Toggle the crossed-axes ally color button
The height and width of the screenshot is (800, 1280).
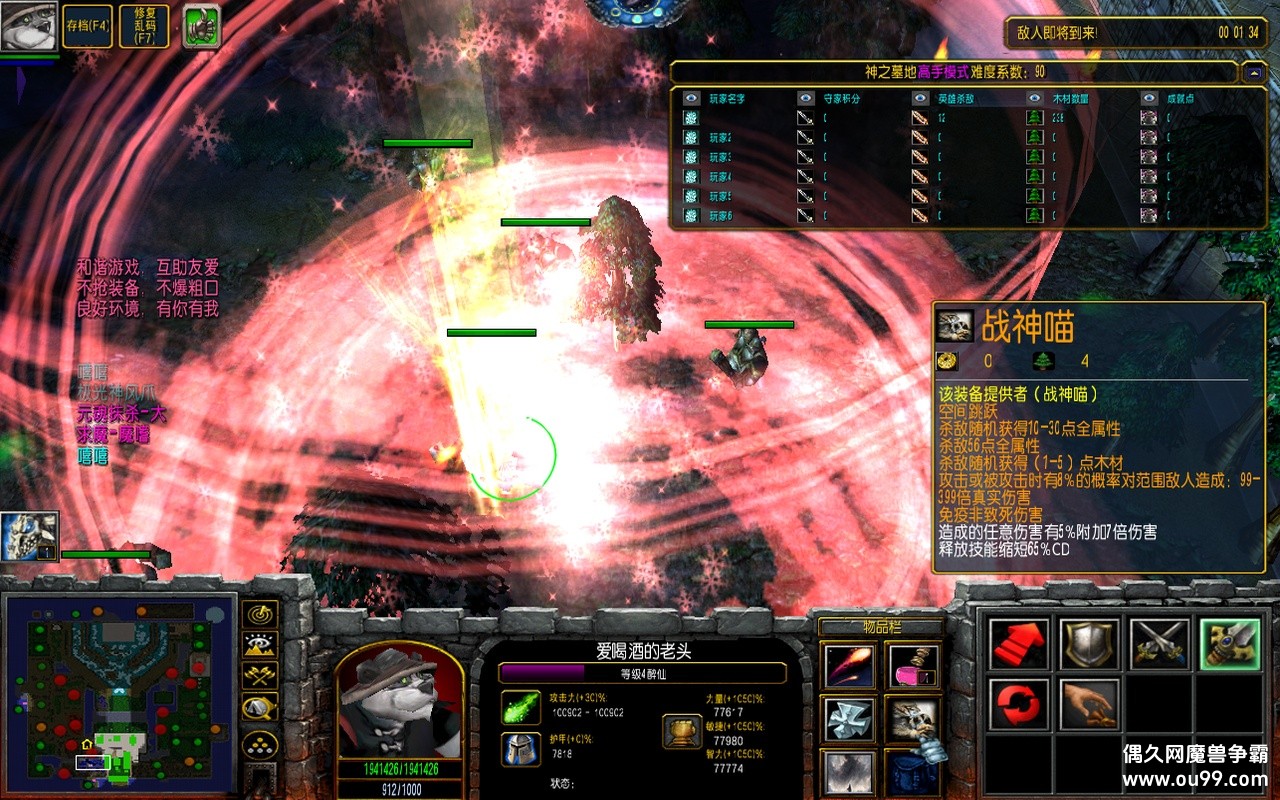261,678
